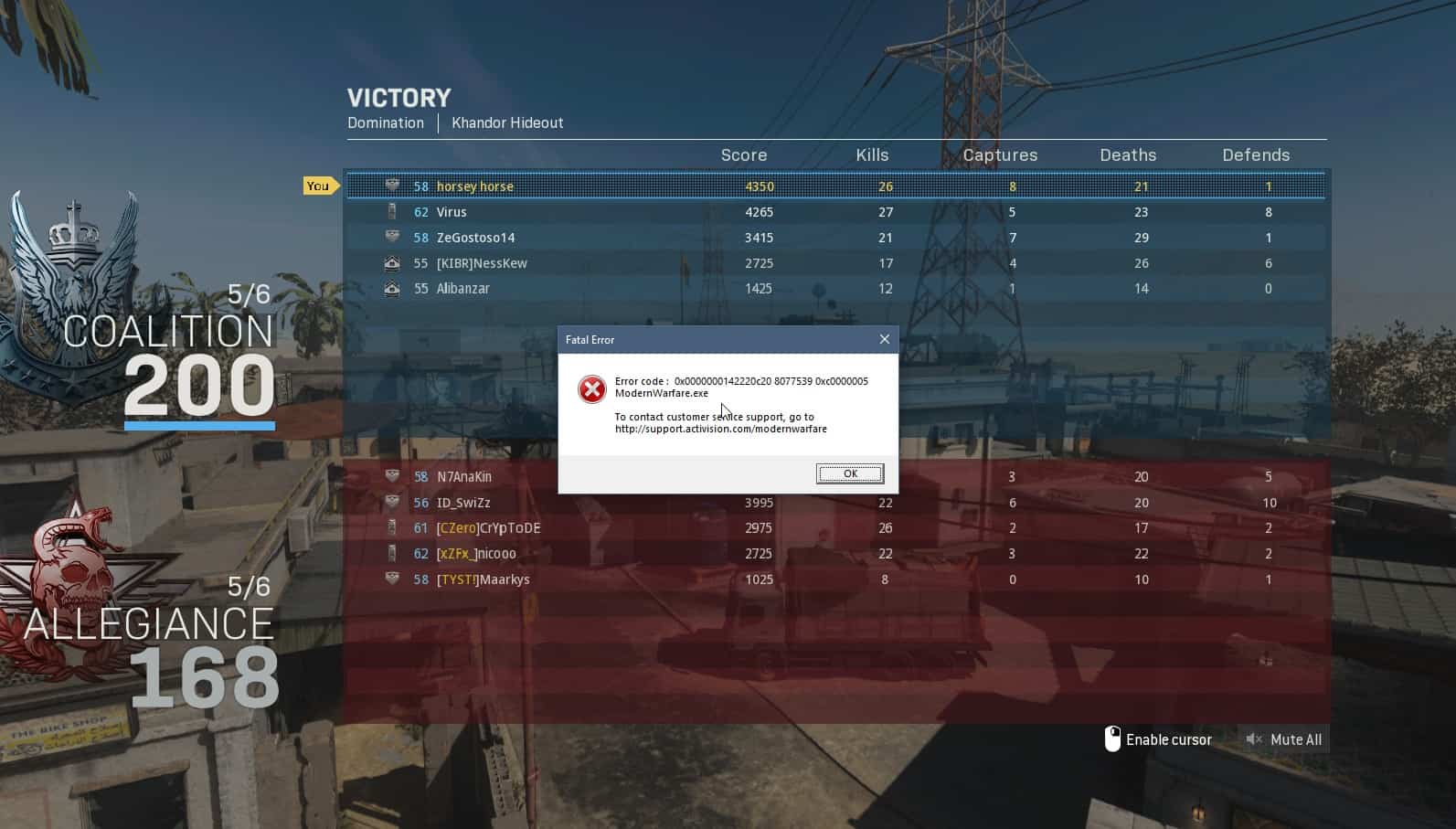
Task: Select Virus's rank insignia icon
Action: pos(392,211)
